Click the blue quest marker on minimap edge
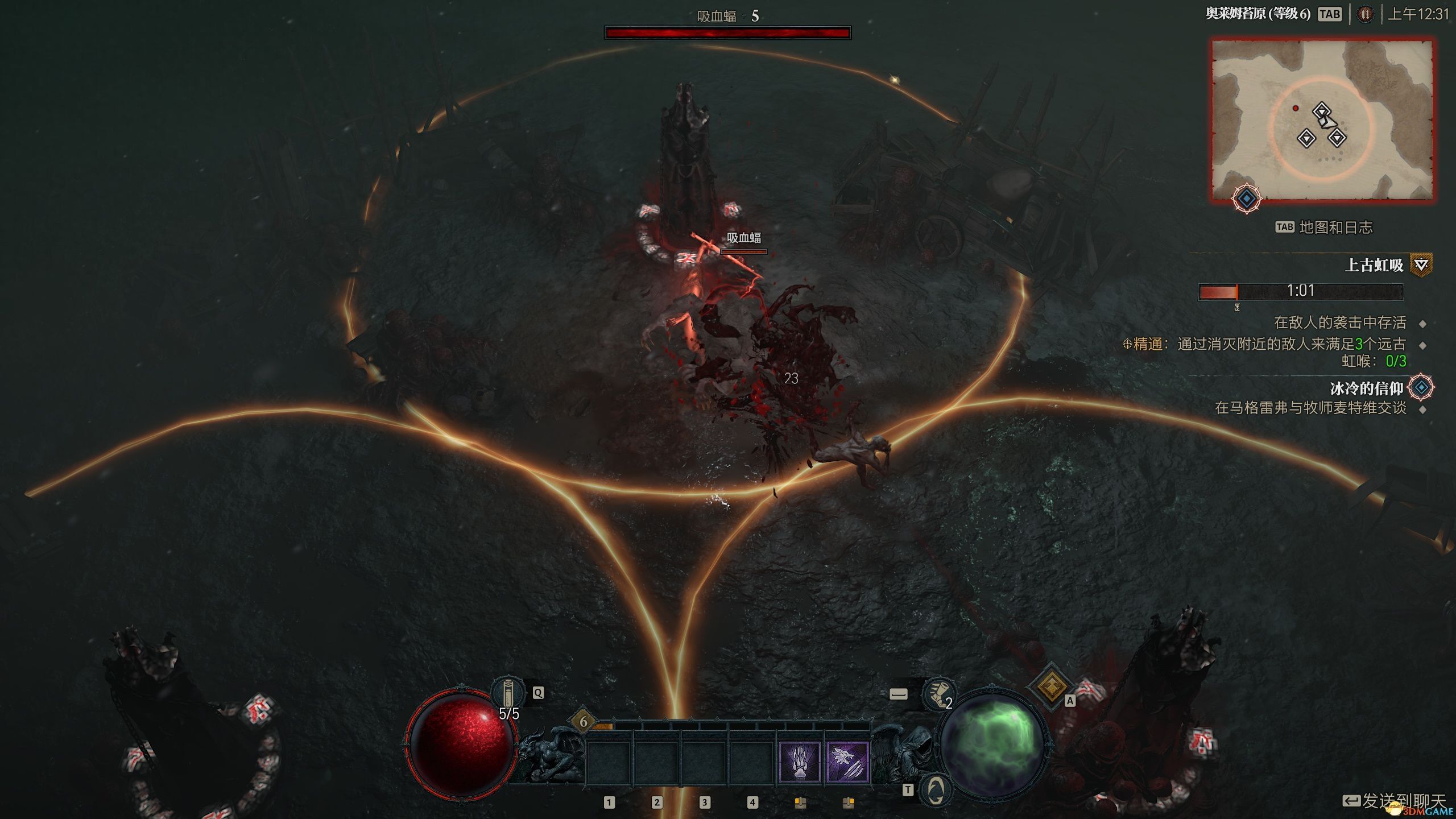This screenshot has height=819, width=1456. 1247,199
